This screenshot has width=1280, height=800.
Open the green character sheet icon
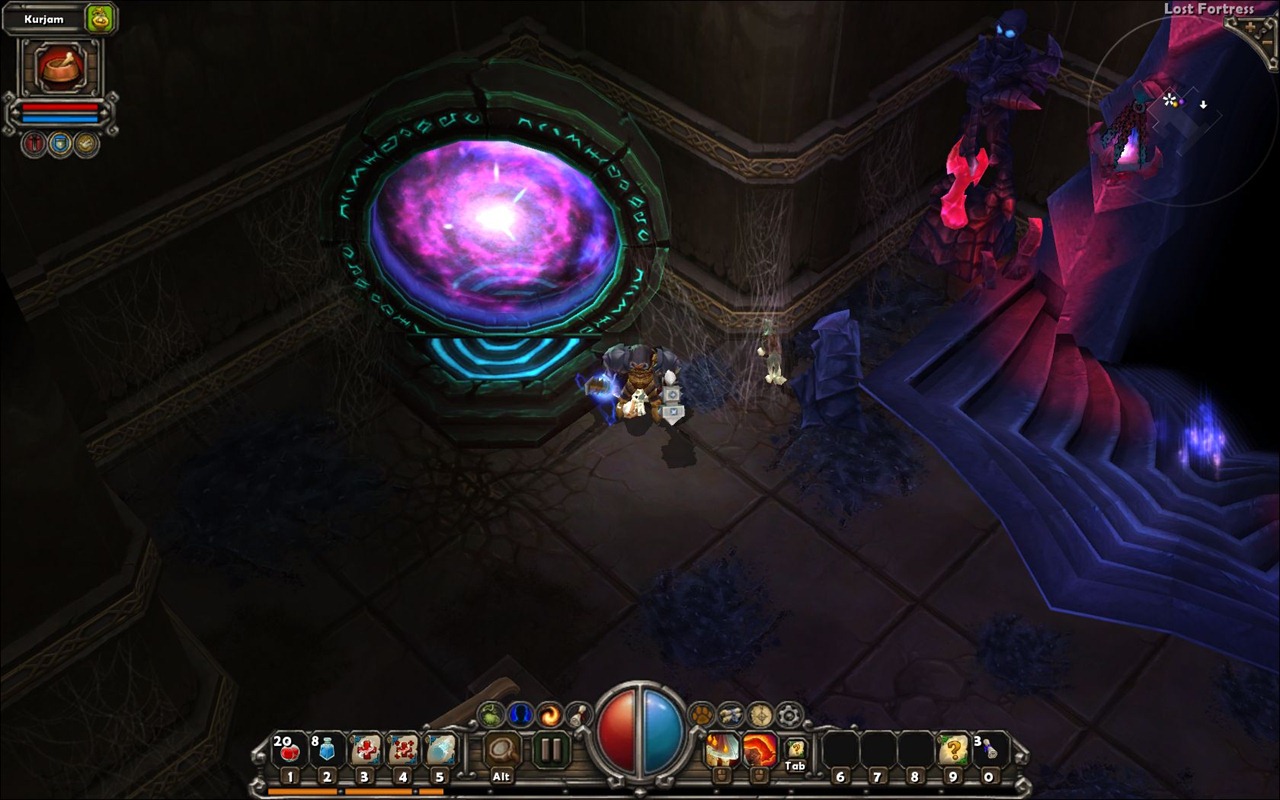coord(491,715)
